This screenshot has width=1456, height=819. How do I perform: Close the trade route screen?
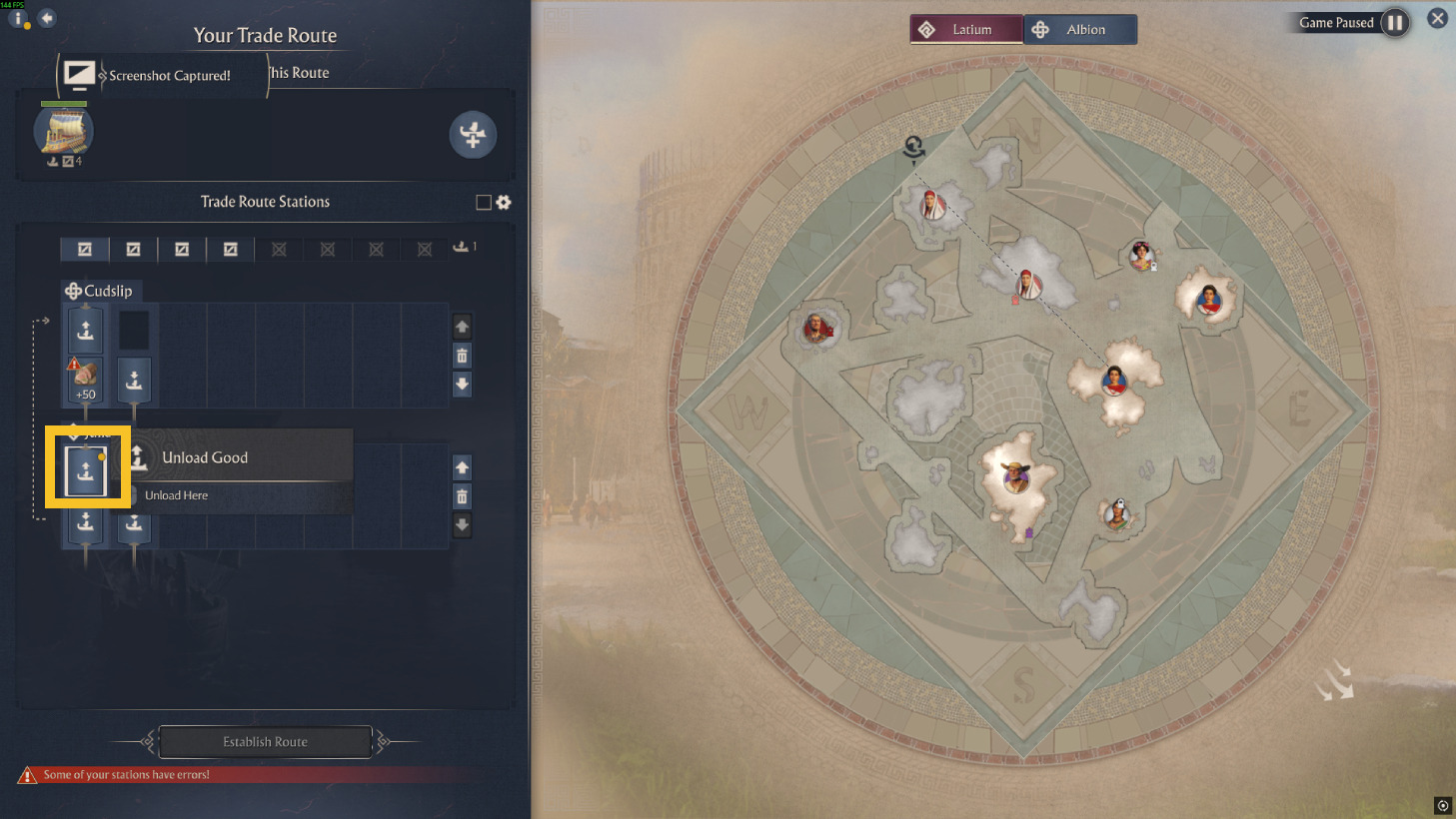click(x=1437, y=19)
